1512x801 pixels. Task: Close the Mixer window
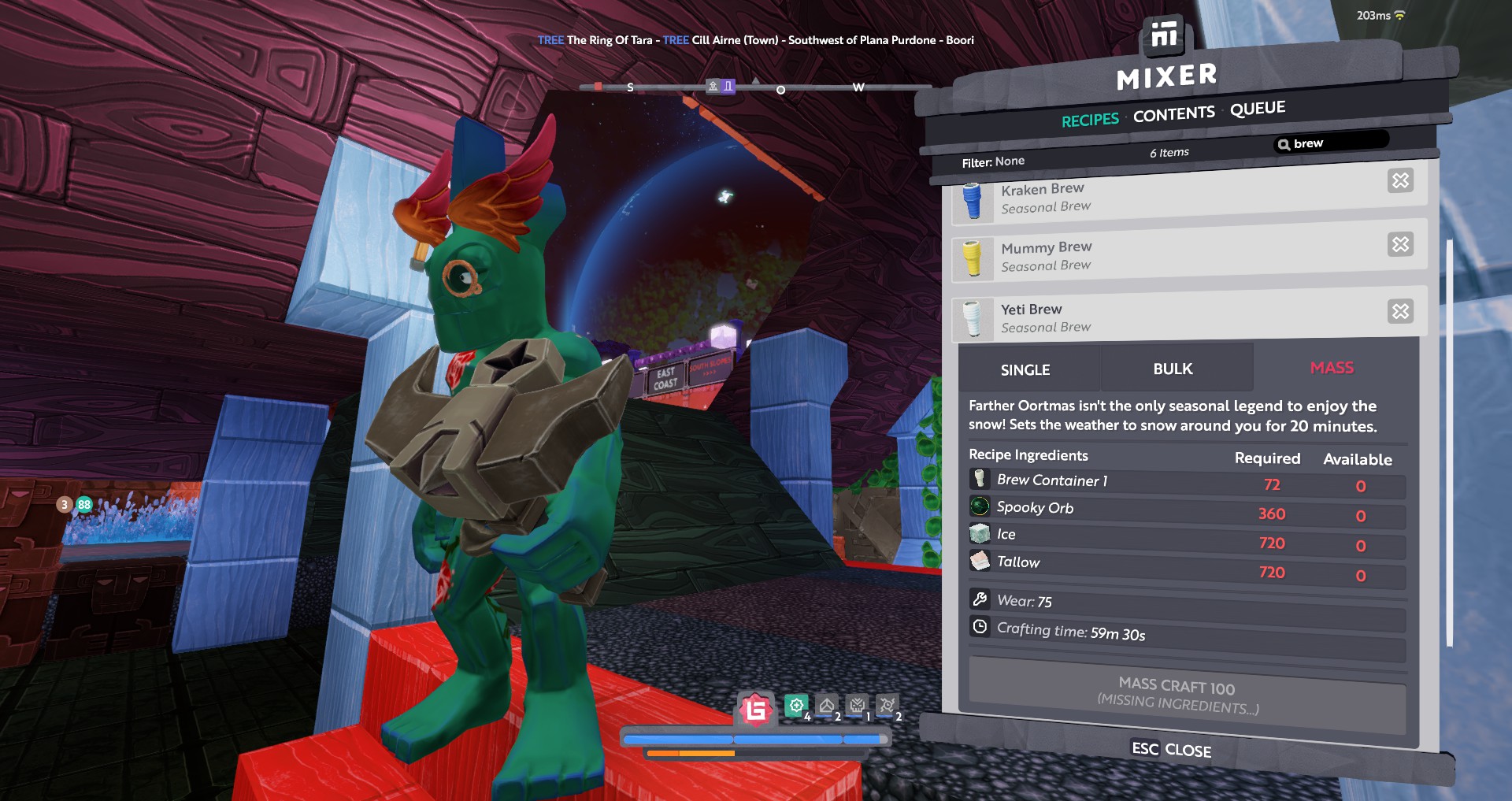point(1171,749)
